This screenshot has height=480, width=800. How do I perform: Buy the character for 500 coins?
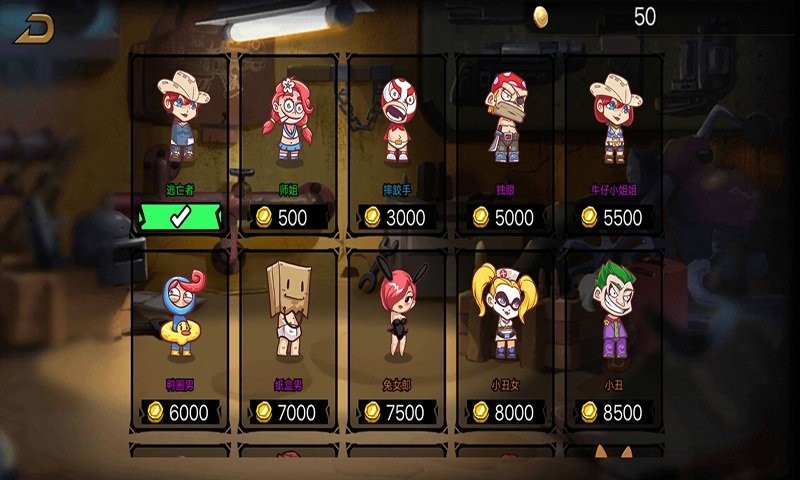pyautogui.click(x=288, y=217)
